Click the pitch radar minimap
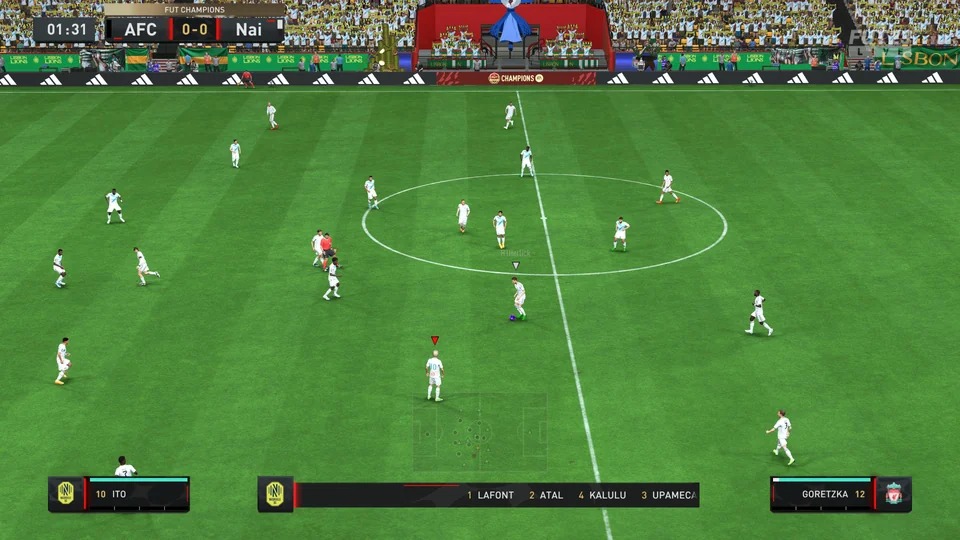This screenshot has height=540, width=960. pyautogui.click(x=480, y=432)
